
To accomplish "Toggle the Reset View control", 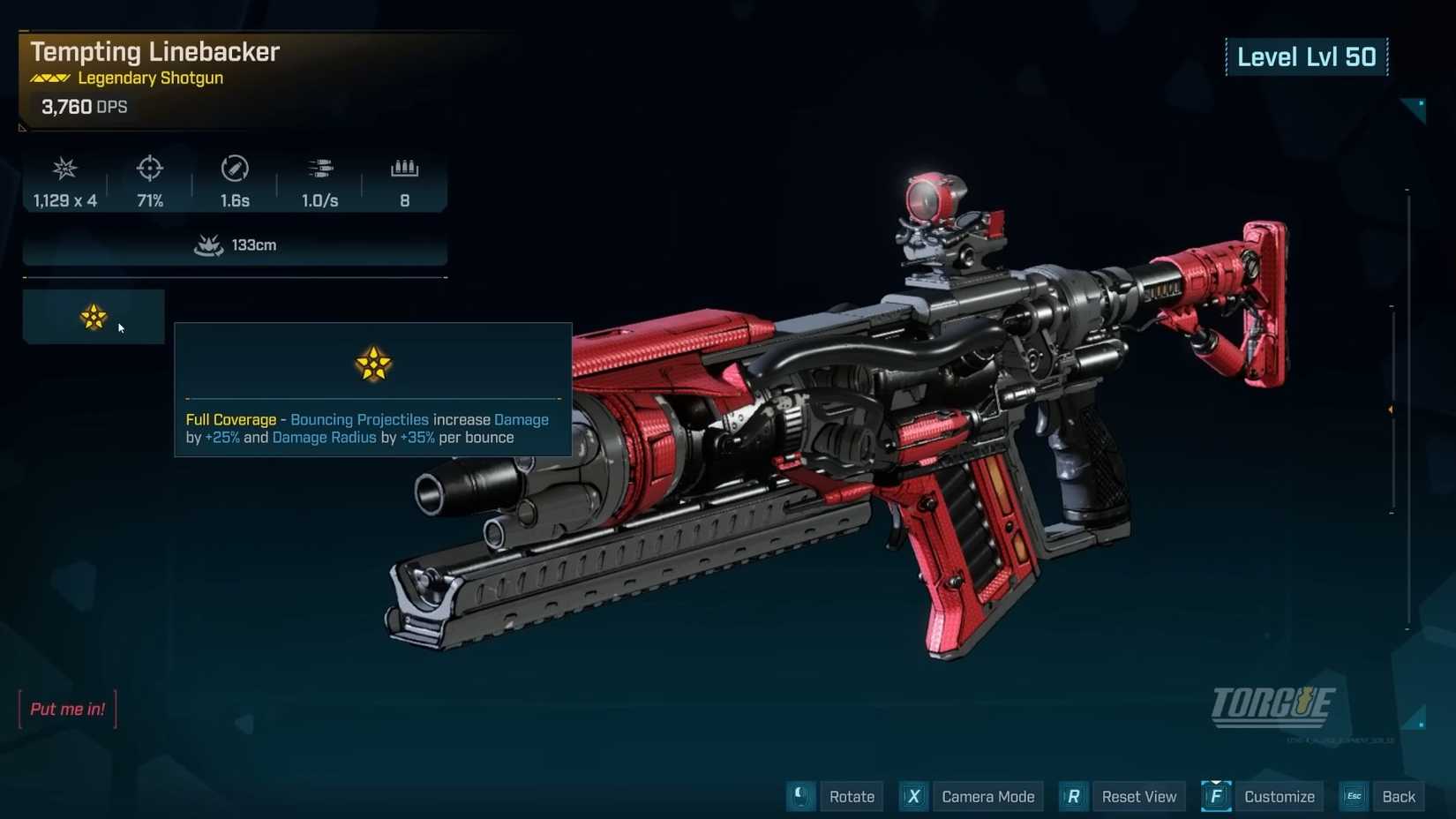I will click(x=1138, y=796).
